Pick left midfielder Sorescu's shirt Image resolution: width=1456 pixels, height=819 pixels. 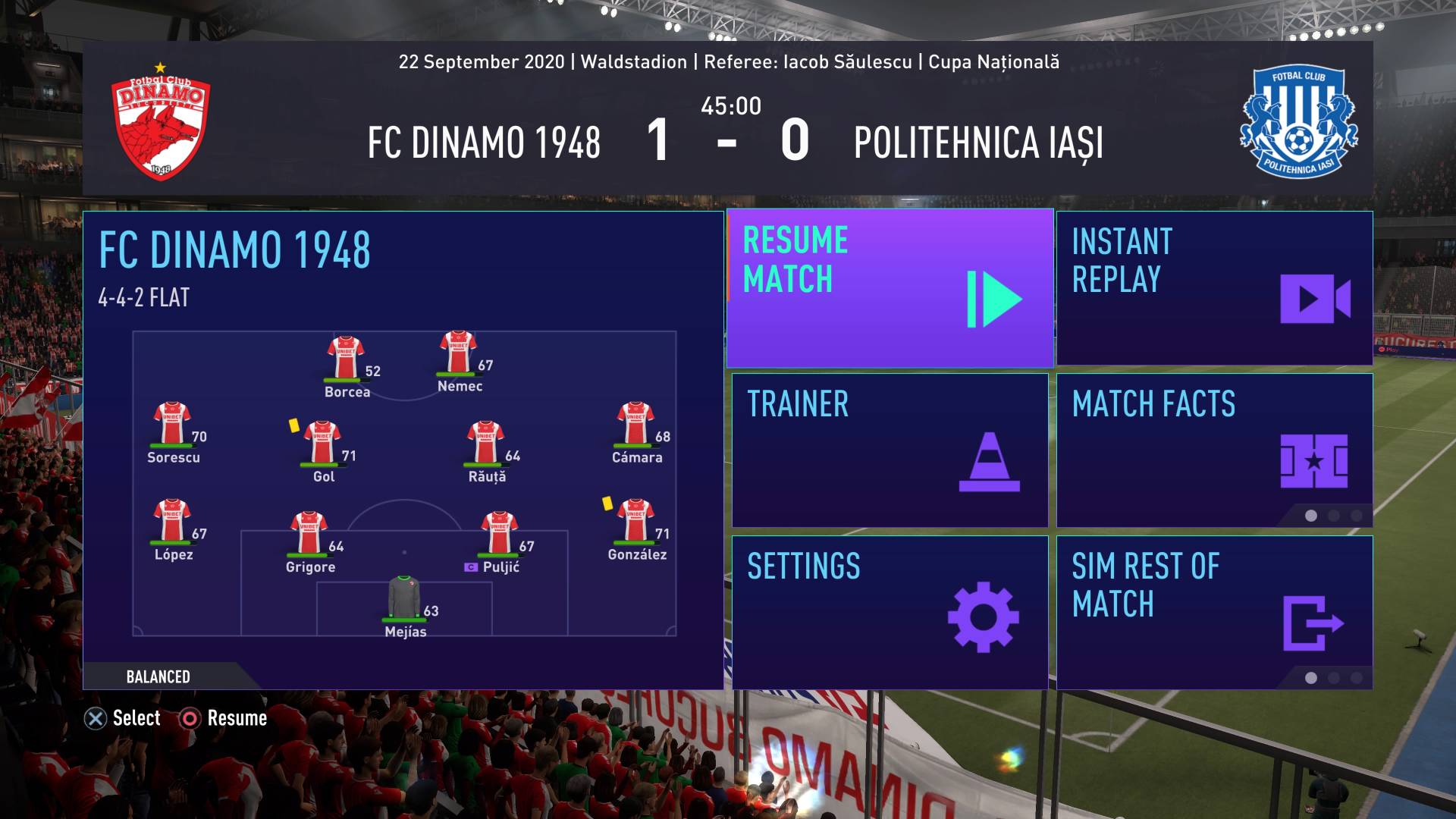coord(172,424)
